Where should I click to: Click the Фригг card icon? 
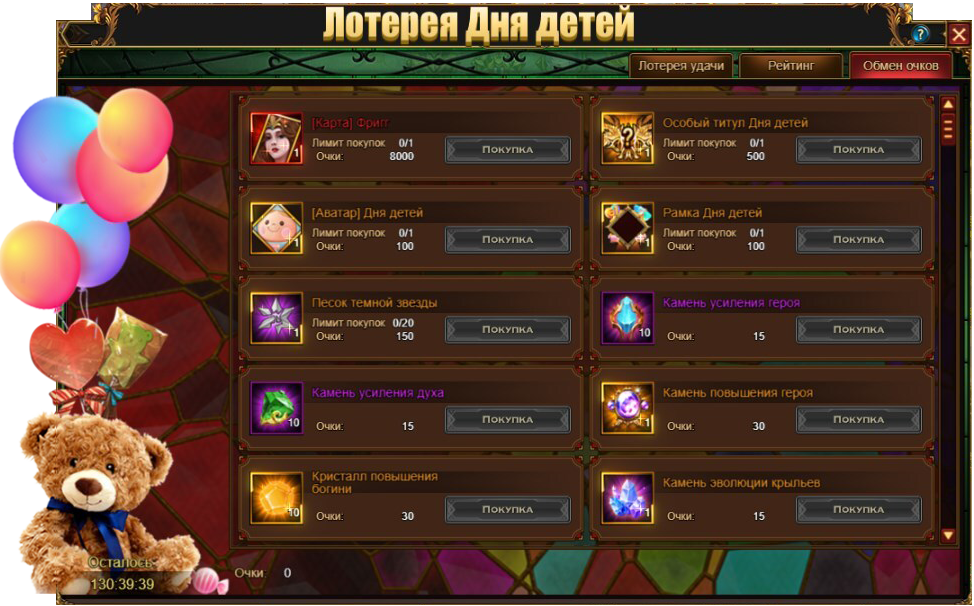[x=276, y=138]
